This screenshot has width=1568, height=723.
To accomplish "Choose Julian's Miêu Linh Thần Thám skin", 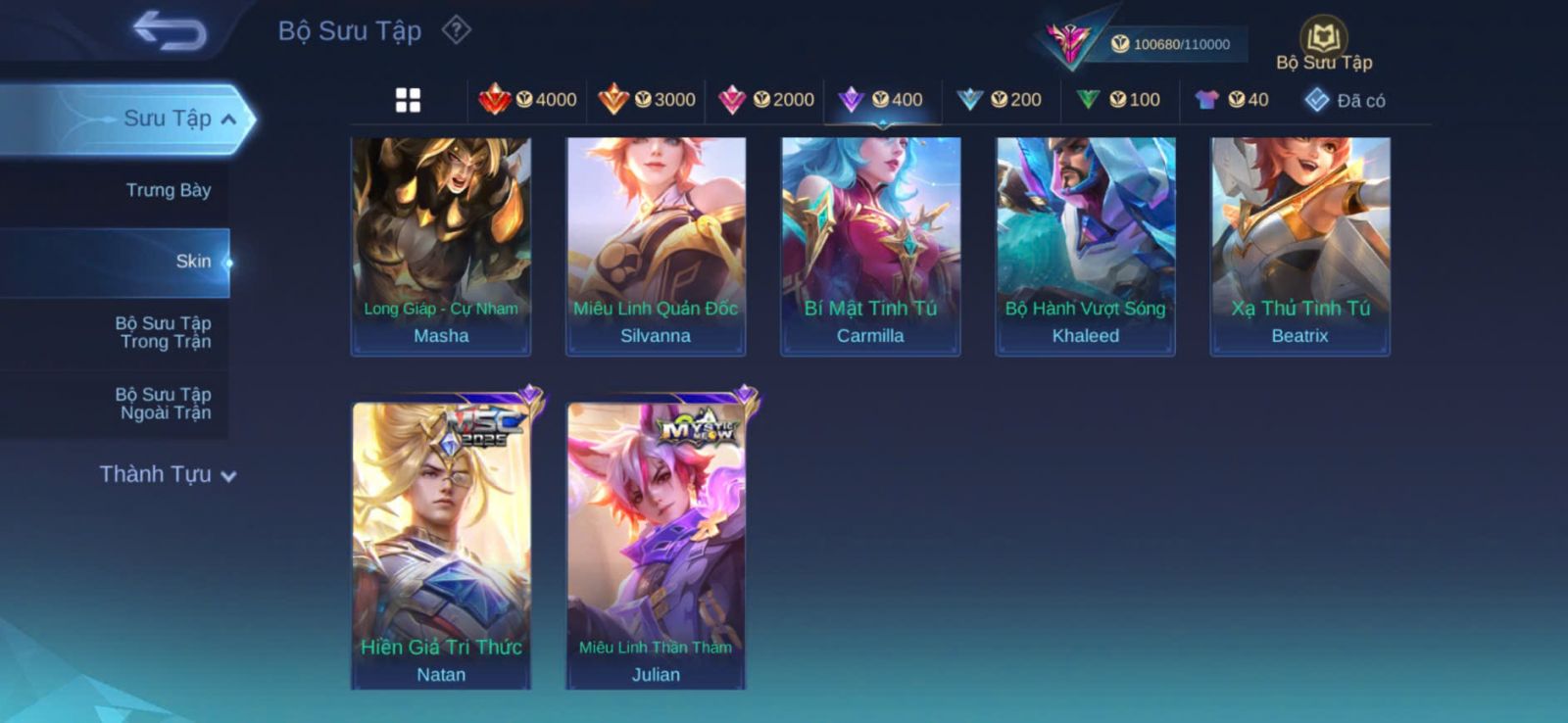I will [x=656, y=544].
